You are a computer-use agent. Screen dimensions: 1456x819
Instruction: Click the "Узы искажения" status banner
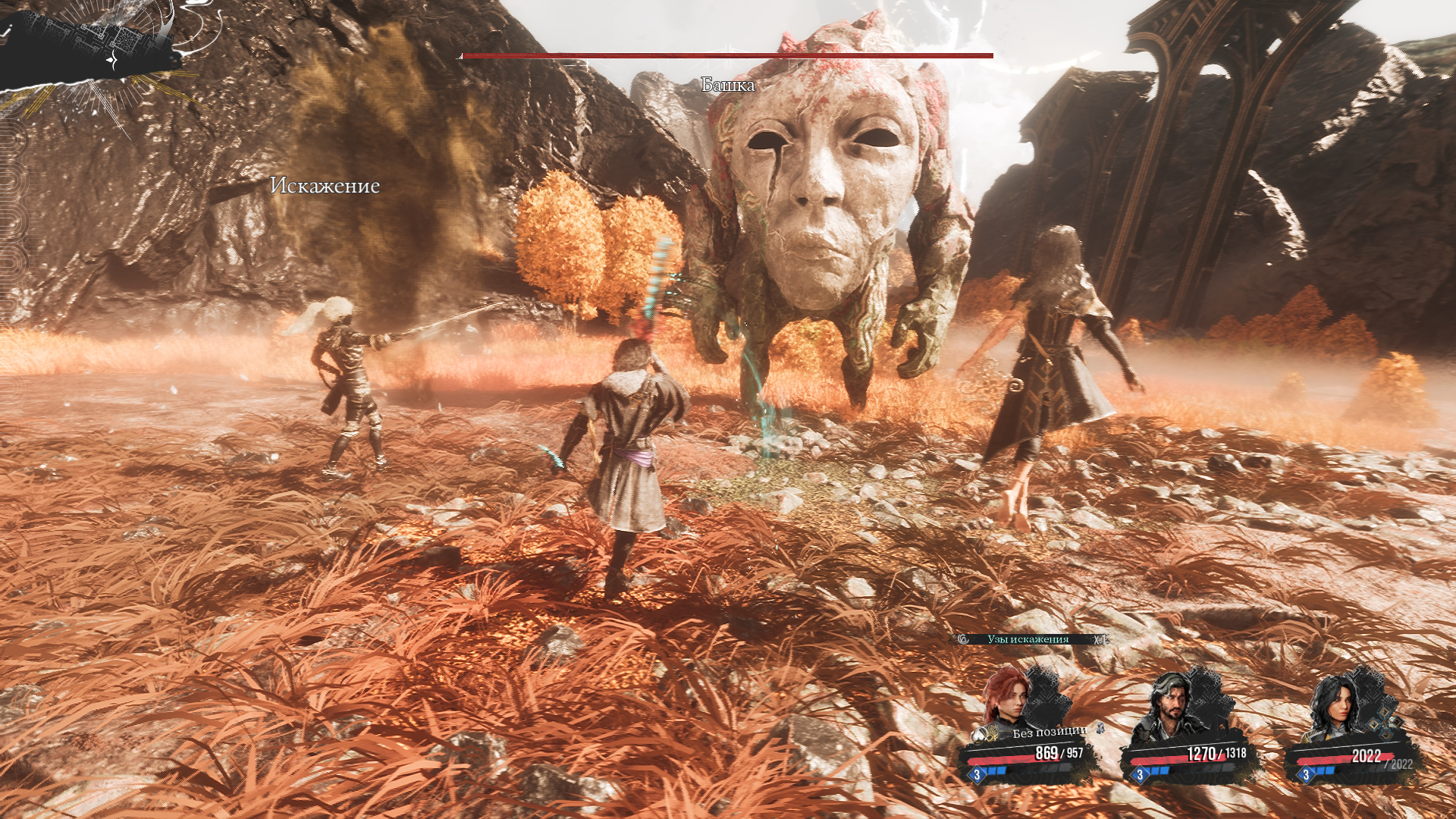point(1028,639)
